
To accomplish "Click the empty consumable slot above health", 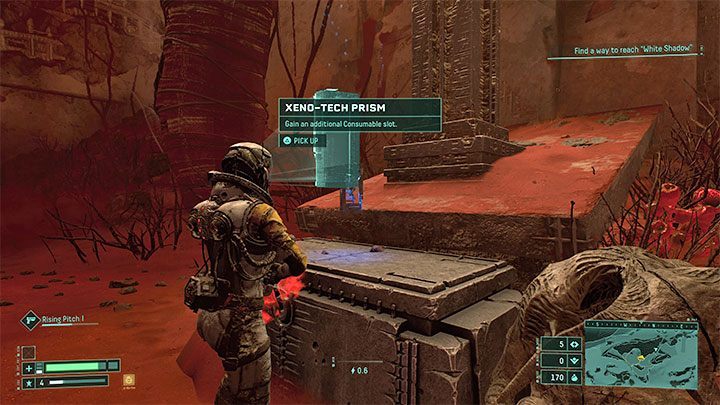I will pos(29,352).
